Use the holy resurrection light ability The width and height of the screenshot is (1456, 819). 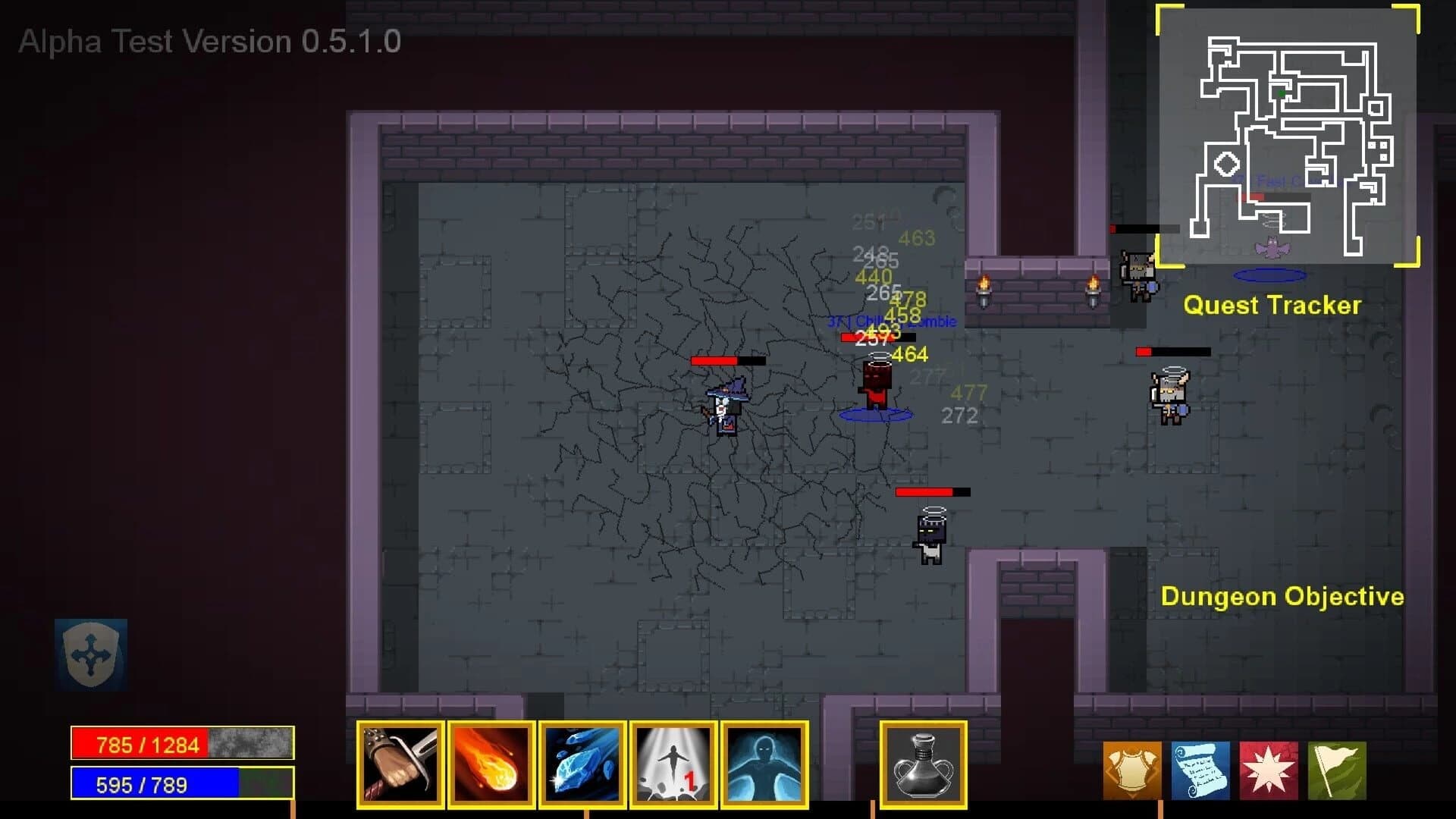[x=673, y=764]
